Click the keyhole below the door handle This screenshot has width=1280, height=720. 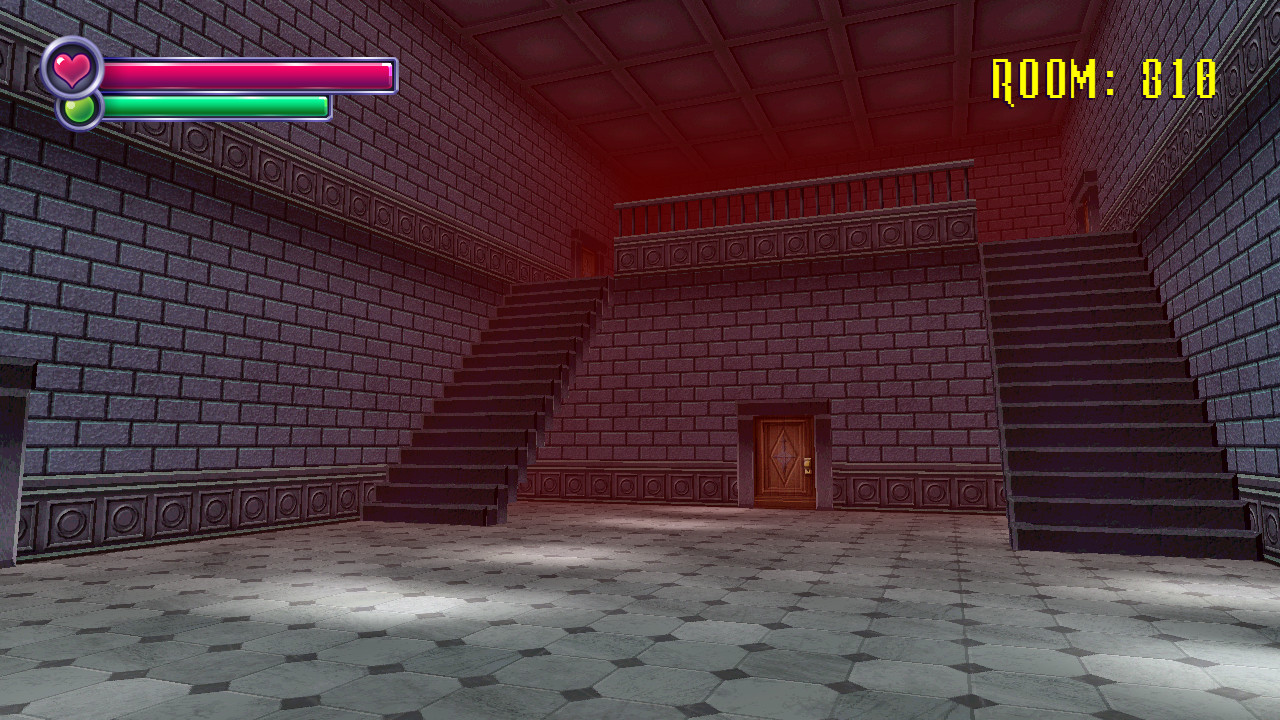809,471
